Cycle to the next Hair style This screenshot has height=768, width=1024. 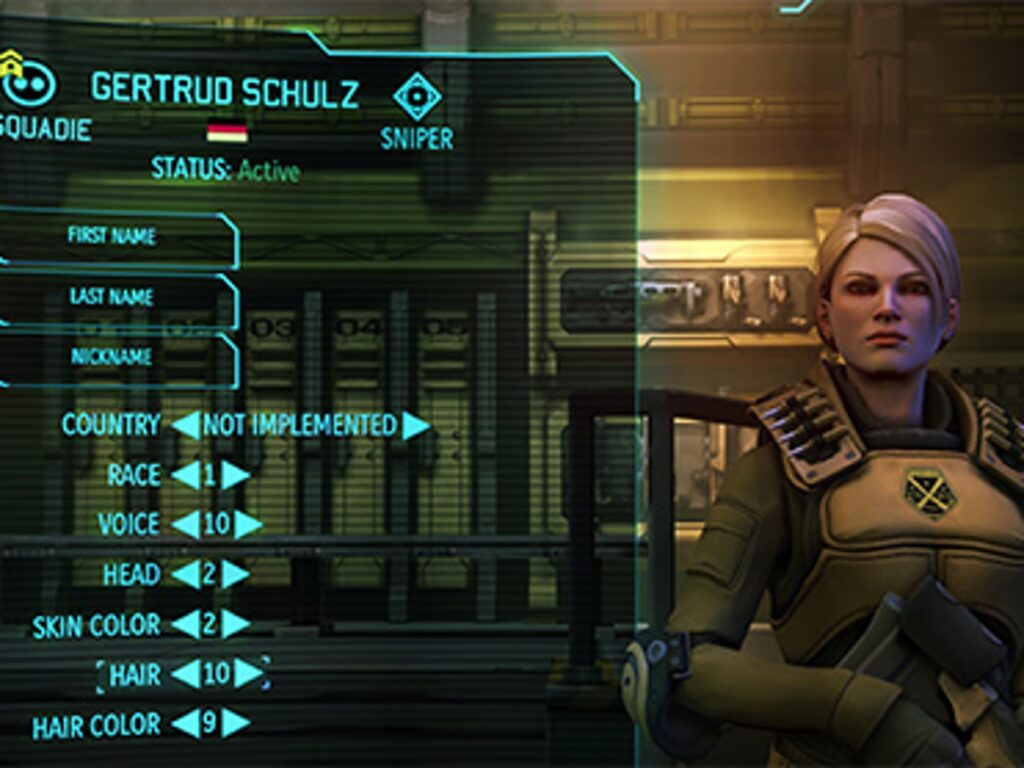point(248,674)
